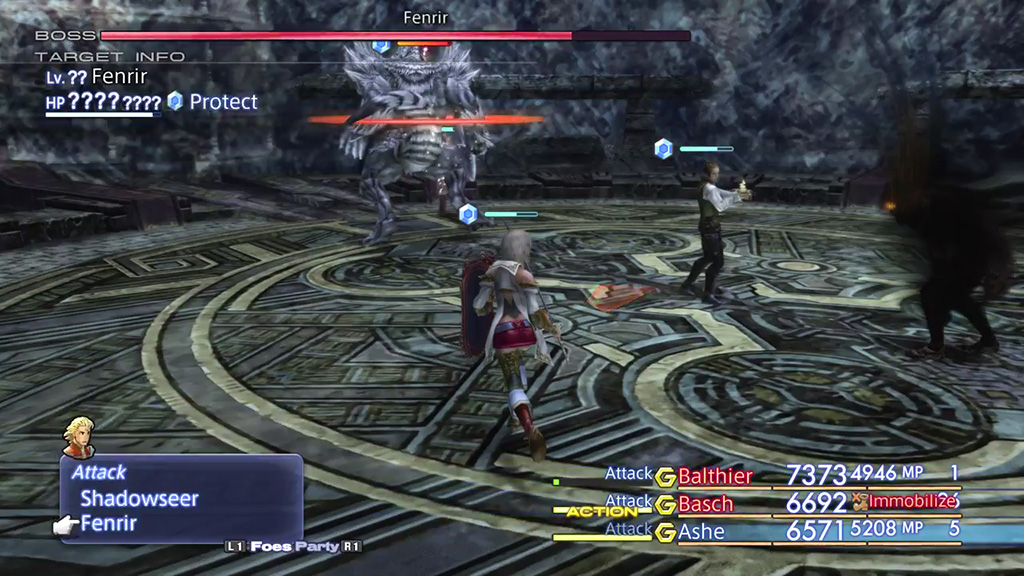Select Ashe's party status row
The height and width of the screenshot is (576, 1024).
click(x=701, y=532)
